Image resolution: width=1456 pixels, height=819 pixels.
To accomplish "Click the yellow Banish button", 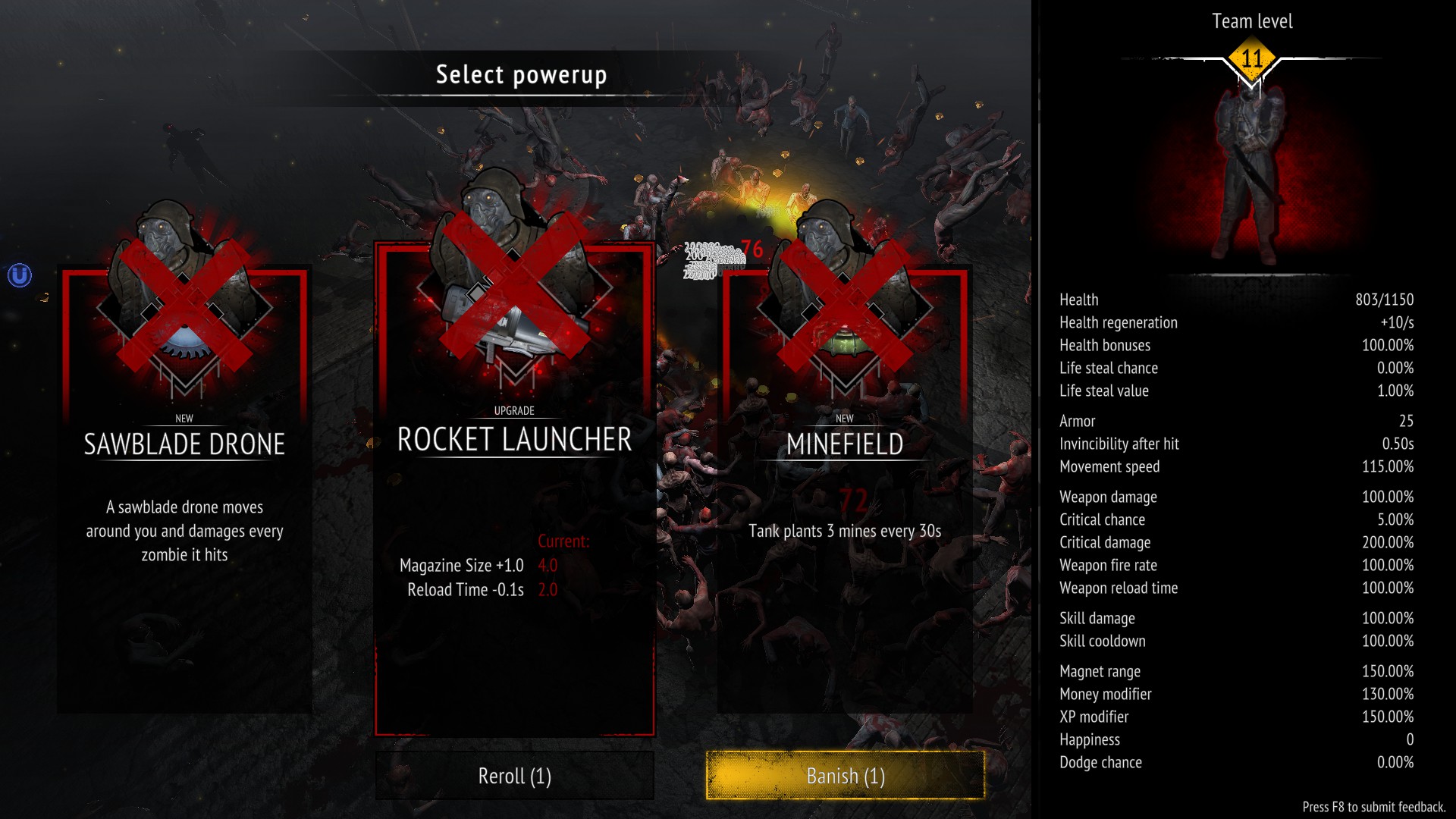I will tap(845, 776).
